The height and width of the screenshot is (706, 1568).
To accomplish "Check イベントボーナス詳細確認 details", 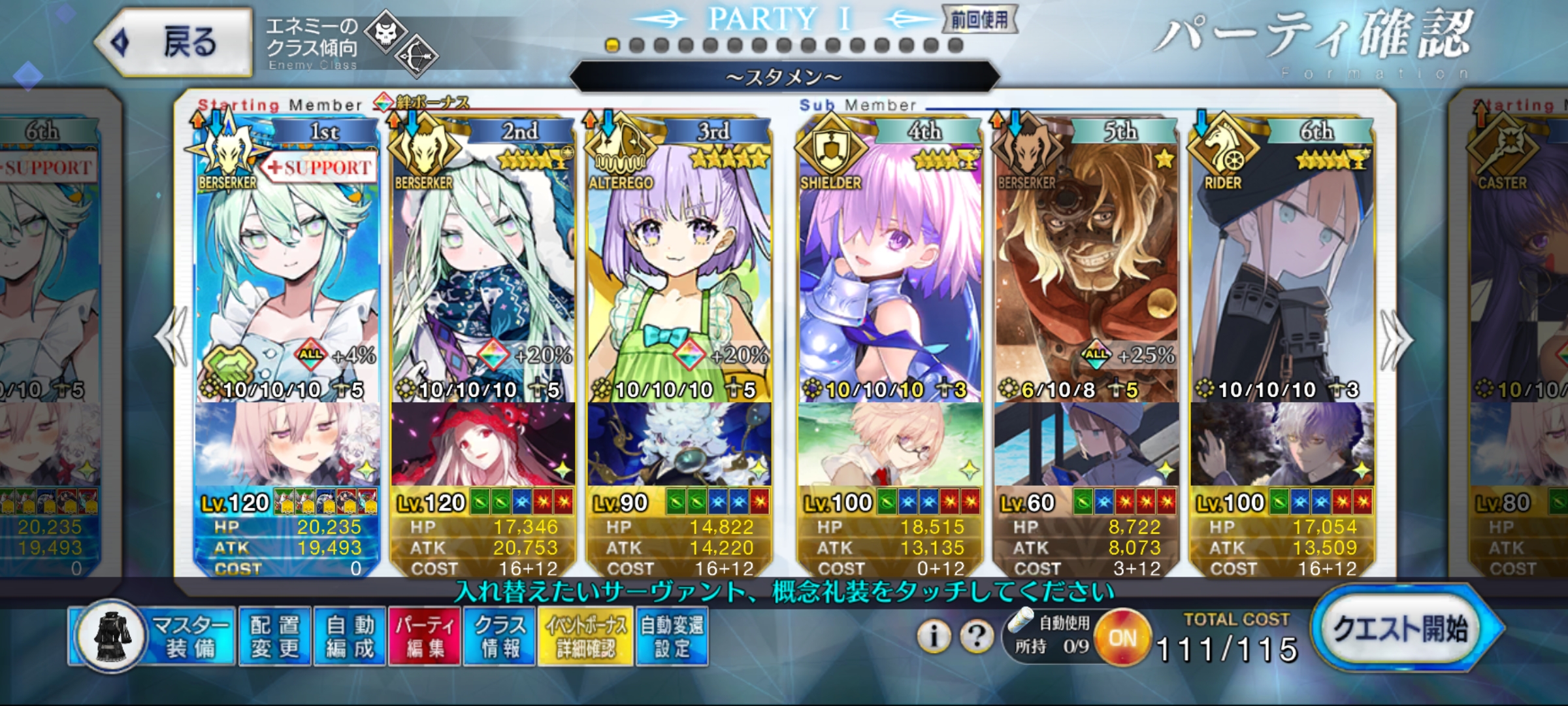I will tap(585, 636).
